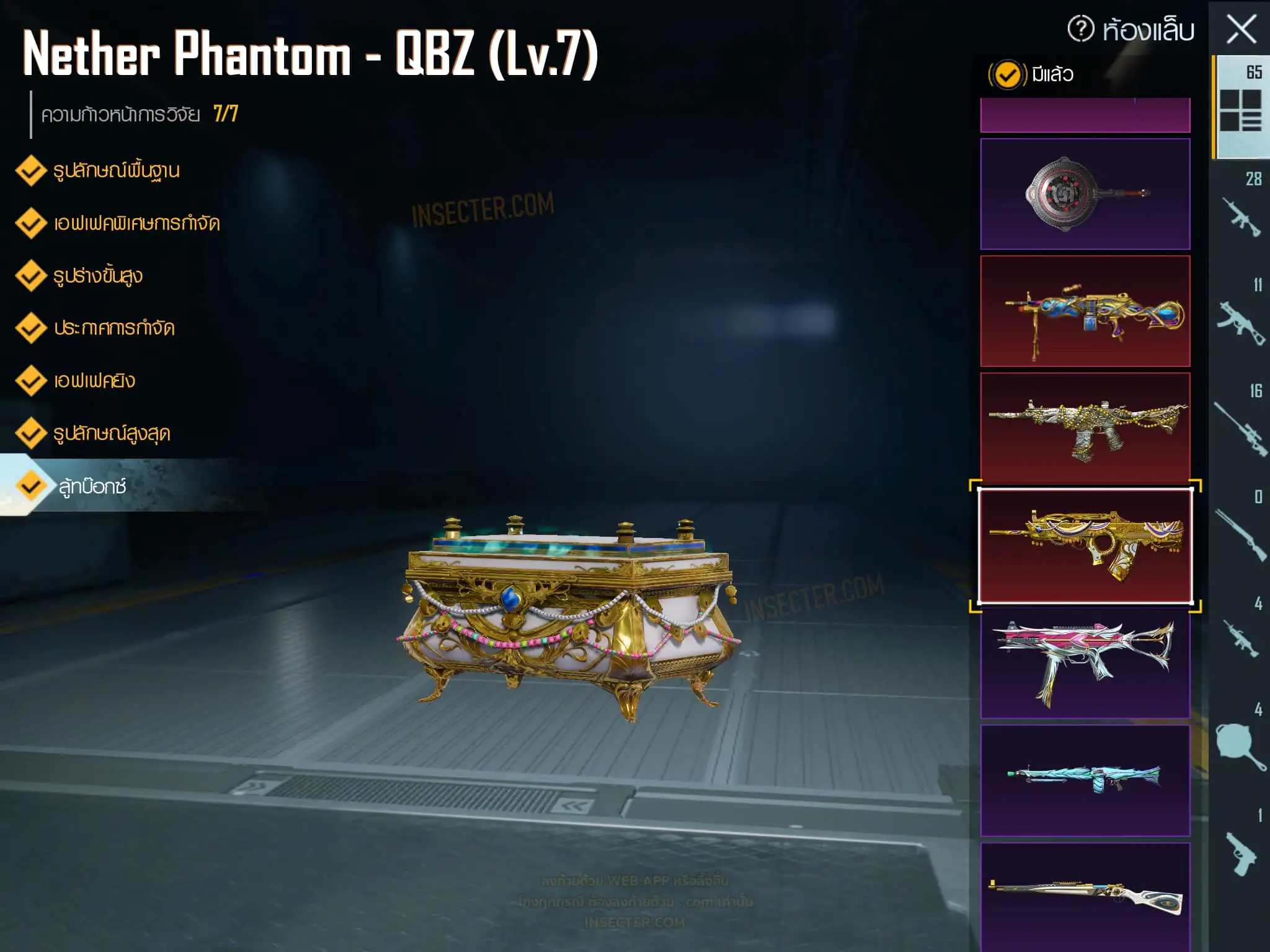1270x952 pixels.
Task: Toggle the มีแล้ว owned filter
Action: tap(1007, 75)
